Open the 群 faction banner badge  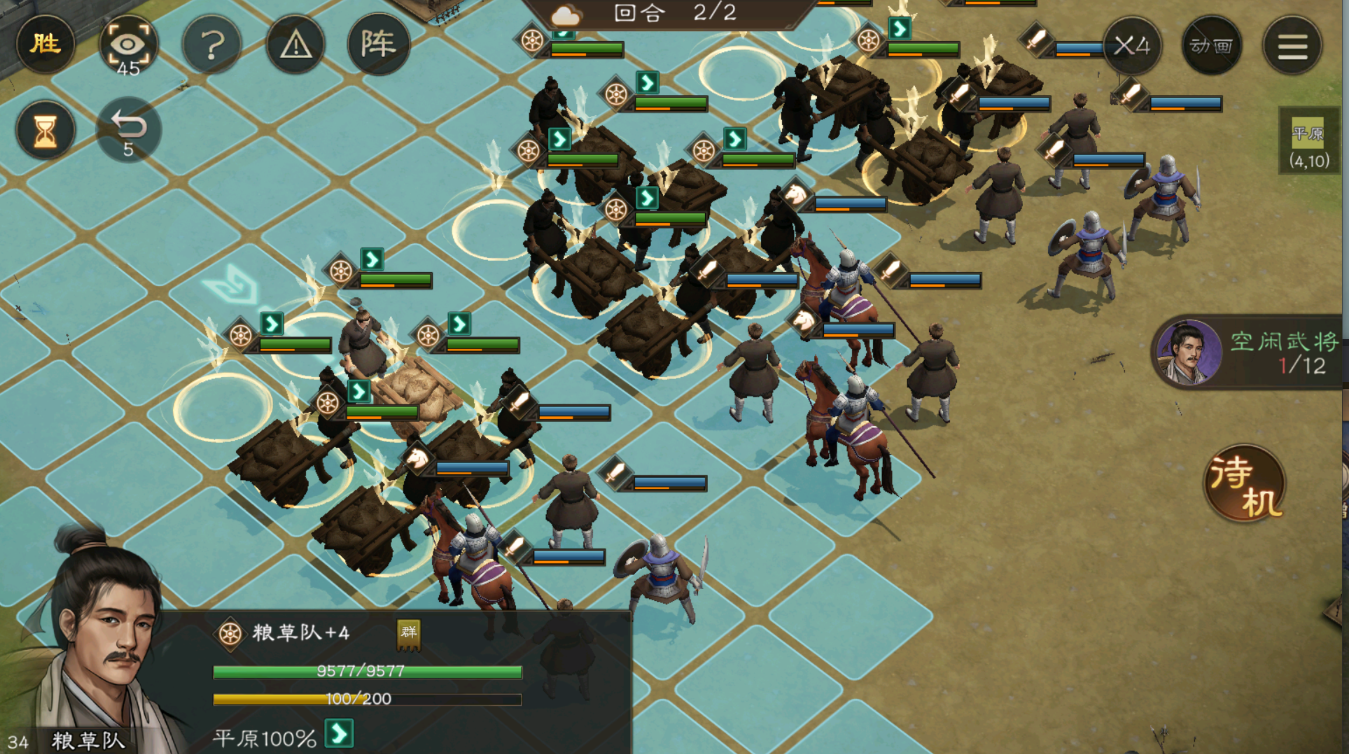[408, 632]
